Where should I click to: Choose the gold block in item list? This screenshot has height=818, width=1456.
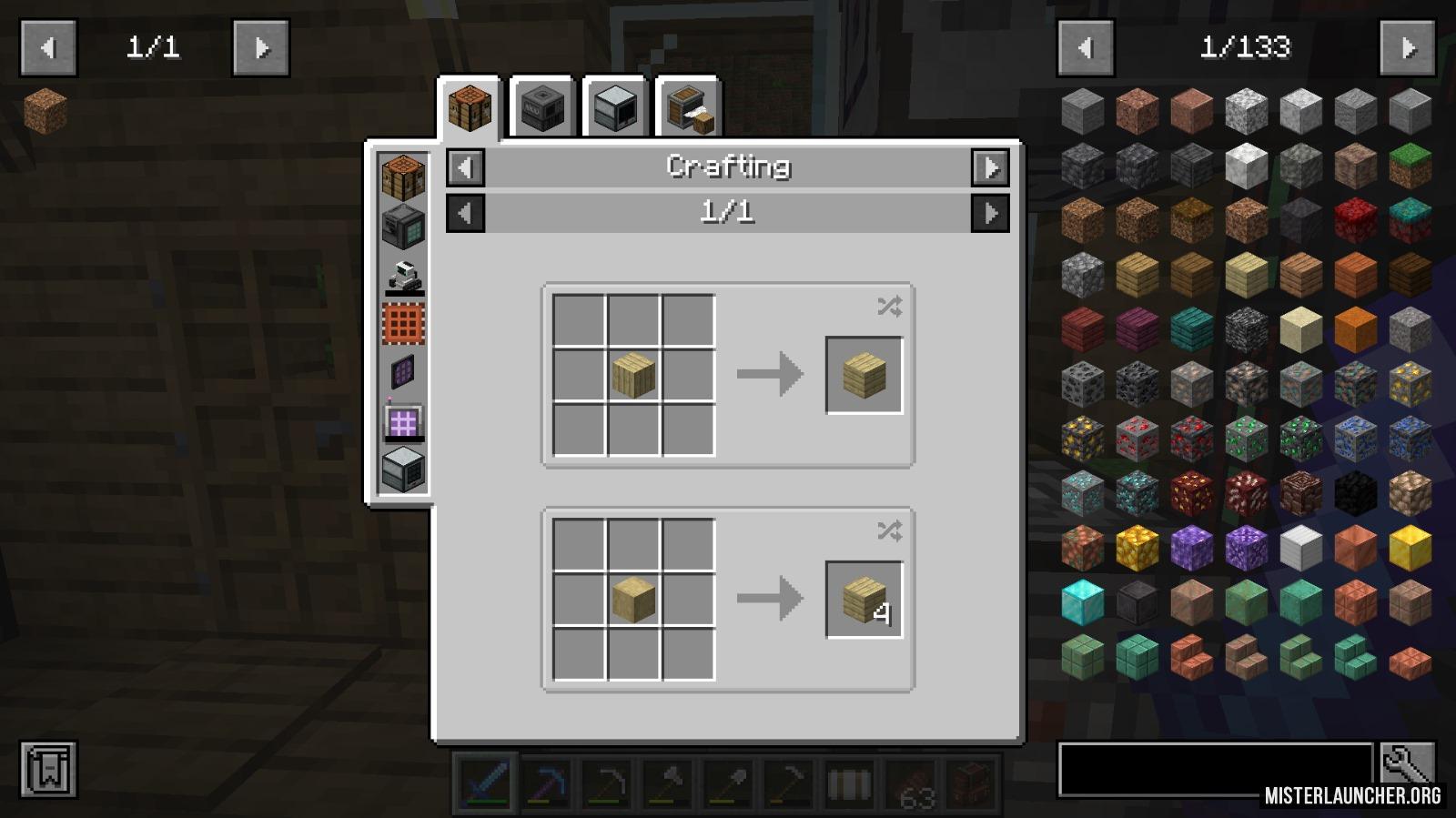[1410, 547]
